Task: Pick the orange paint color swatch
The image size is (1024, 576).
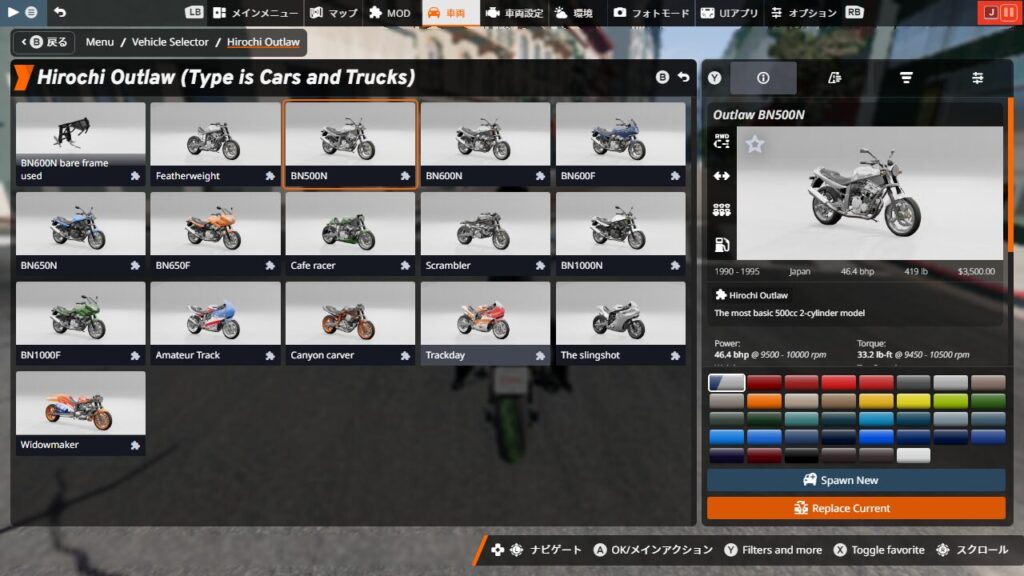Action: [x=764, y=401]
